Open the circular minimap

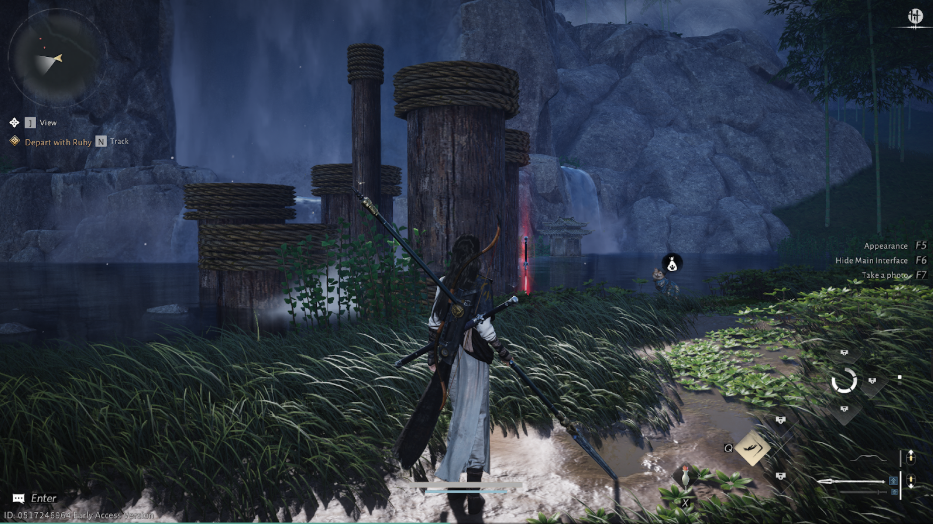57,56
